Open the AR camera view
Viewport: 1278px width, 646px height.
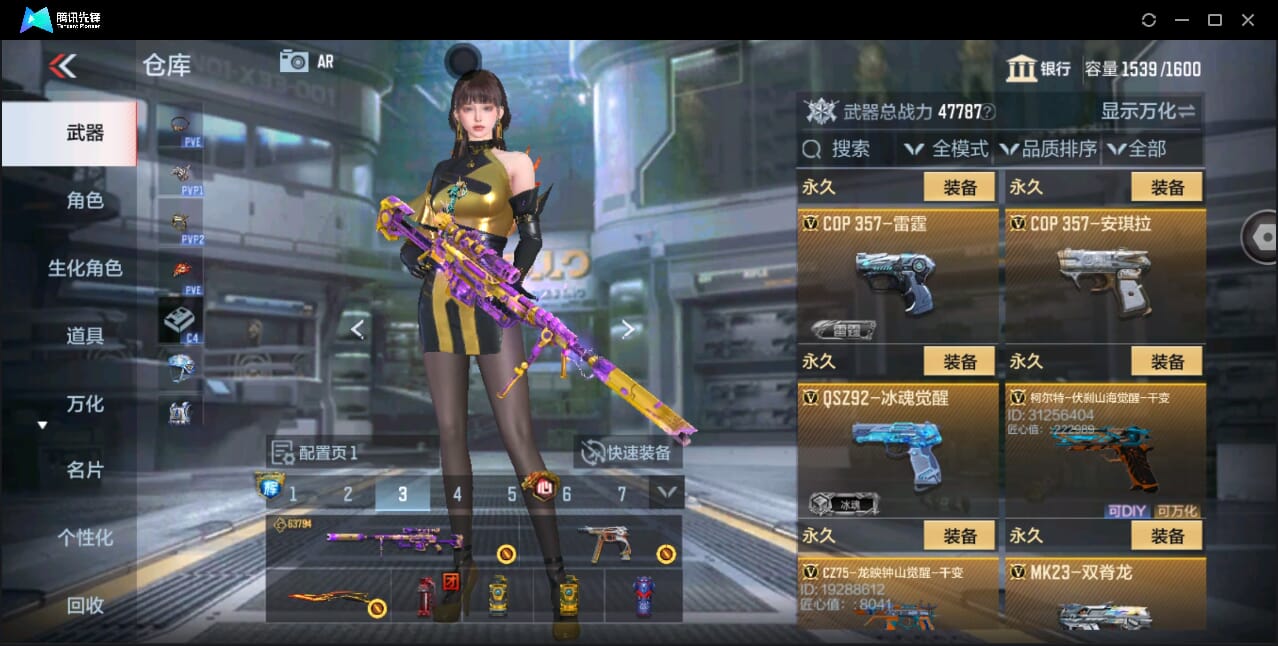coord(306,61)
